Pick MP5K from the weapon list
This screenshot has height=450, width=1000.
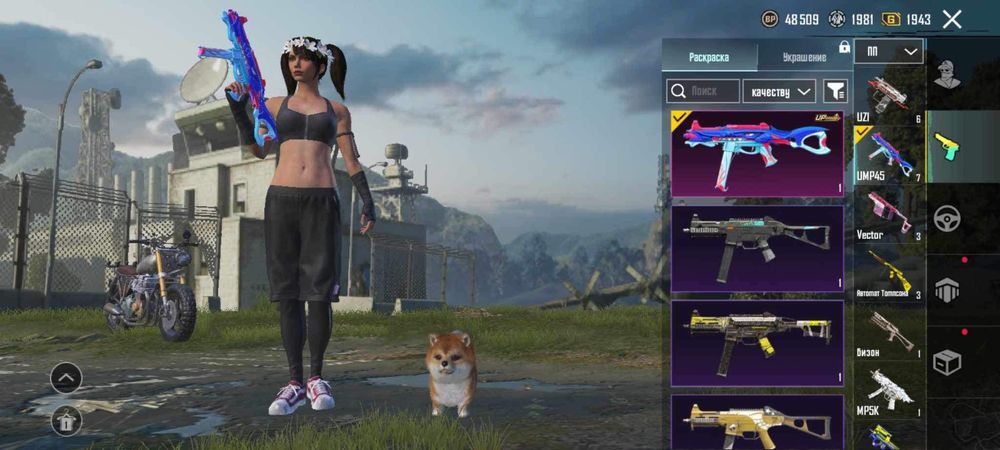[x=889, y=391]
